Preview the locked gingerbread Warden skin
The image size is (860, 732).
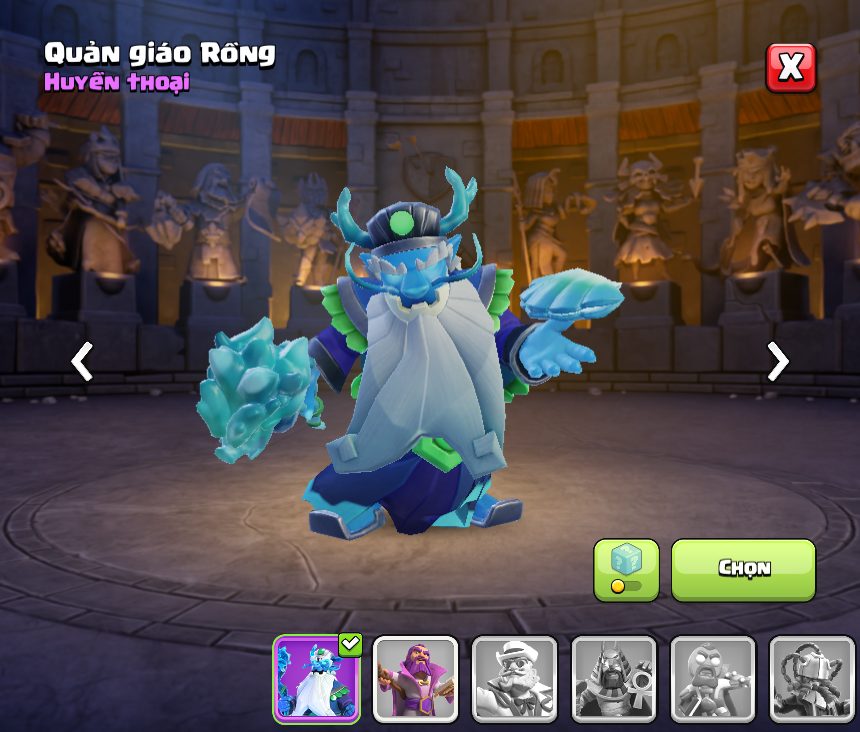pyautogui.click(x=712, y=679)
